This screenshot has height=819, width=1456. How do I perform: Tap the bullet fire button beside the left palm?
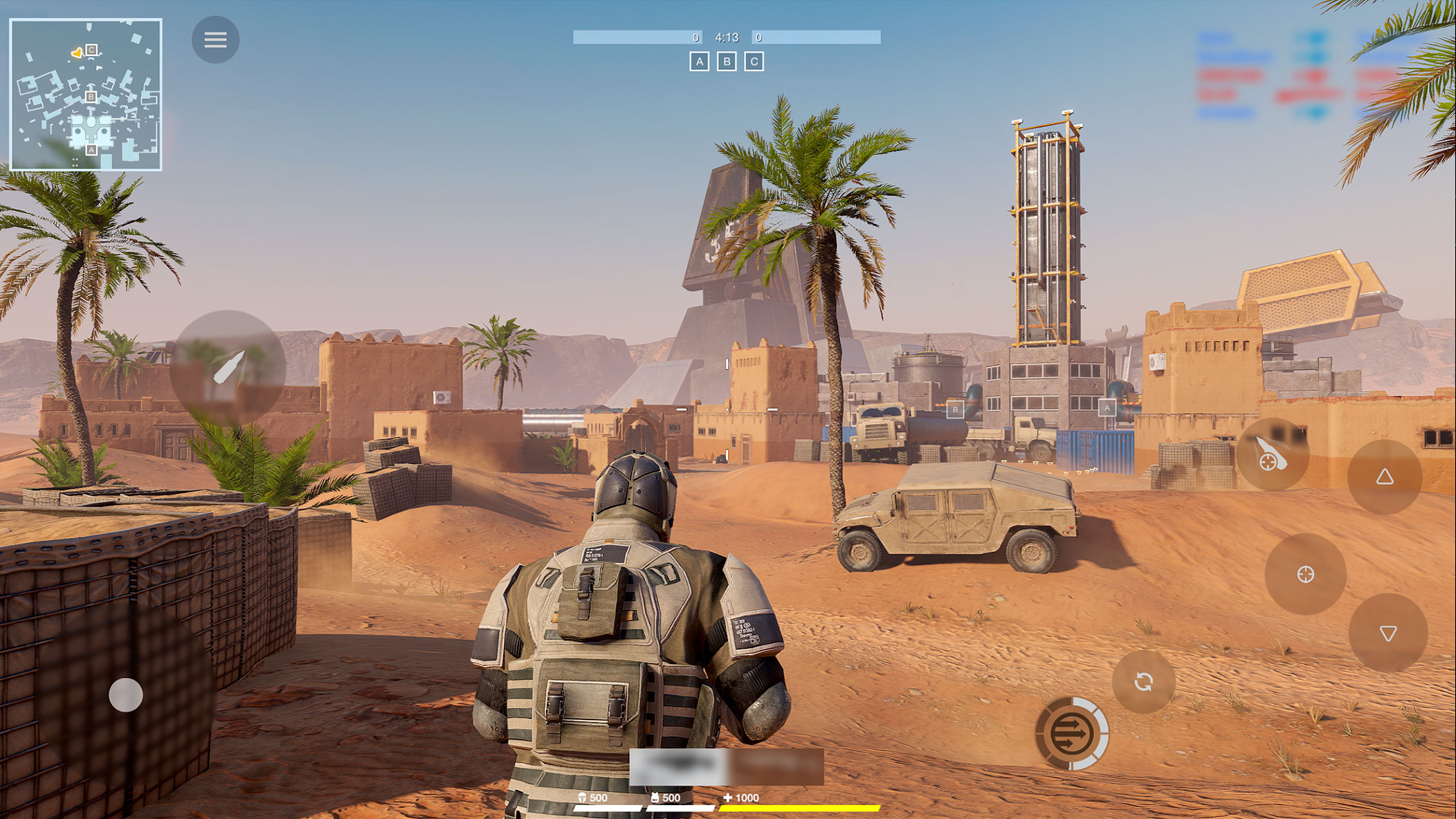(x=228, y=367)
